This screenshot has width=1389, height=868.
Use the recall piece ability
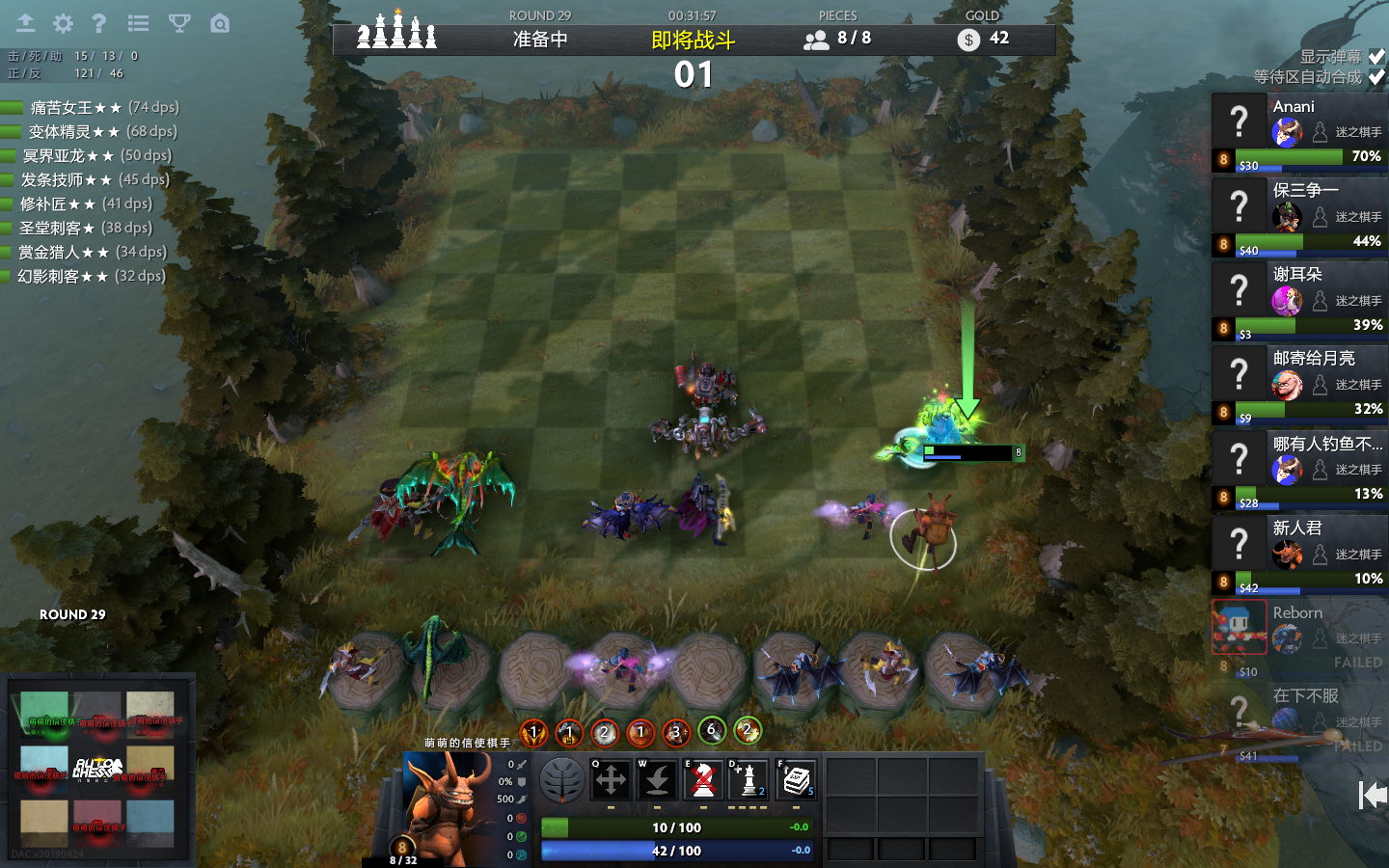pos(657,779)
